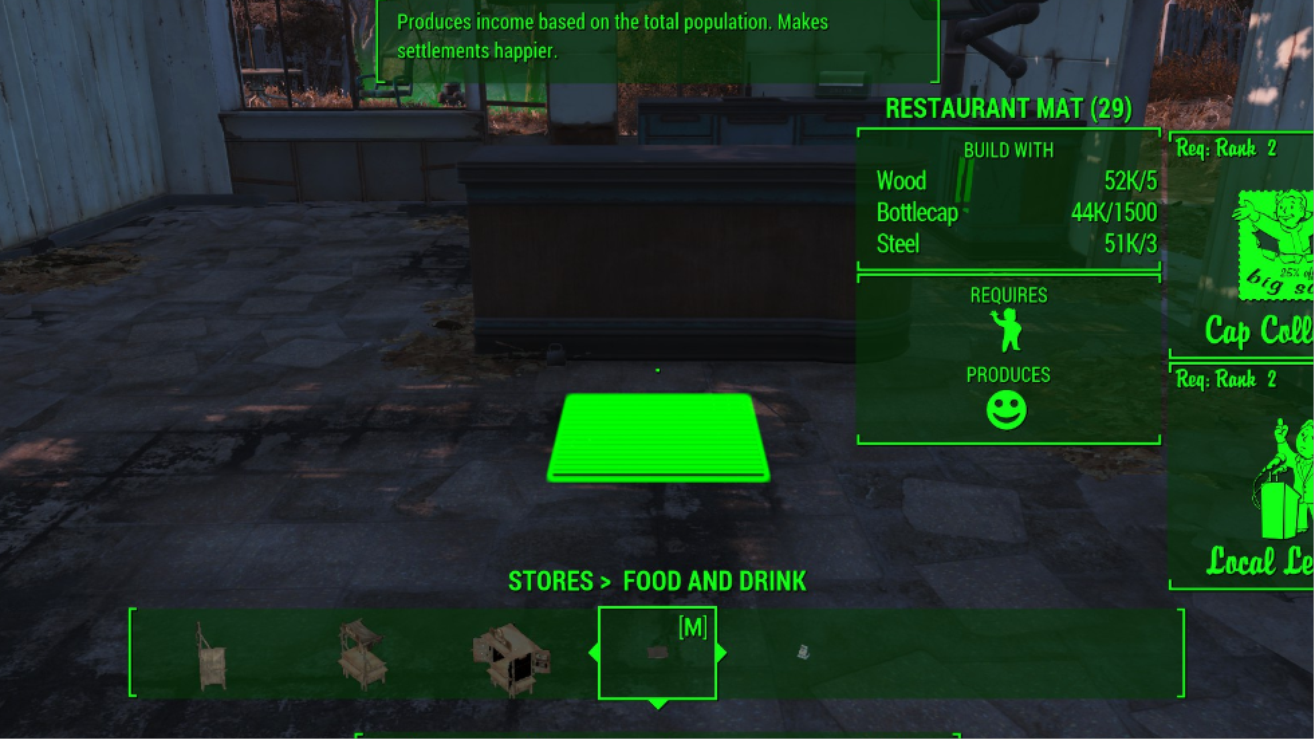The height and width of the screenshot is (740, 1315).
Task: Open the Cap Collector perk card
Action: point(1244,246)
